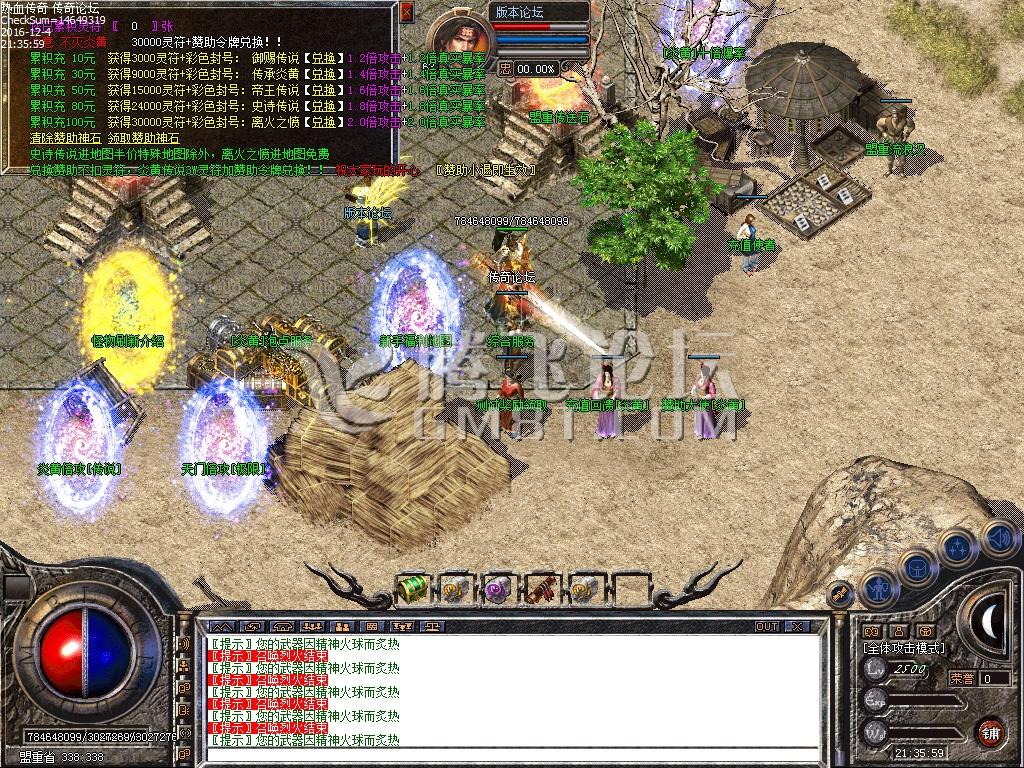The width and height of the screenshot is (1024, 768).
Task: Use the purple orb belt item
Action: (x=497, y=590)
